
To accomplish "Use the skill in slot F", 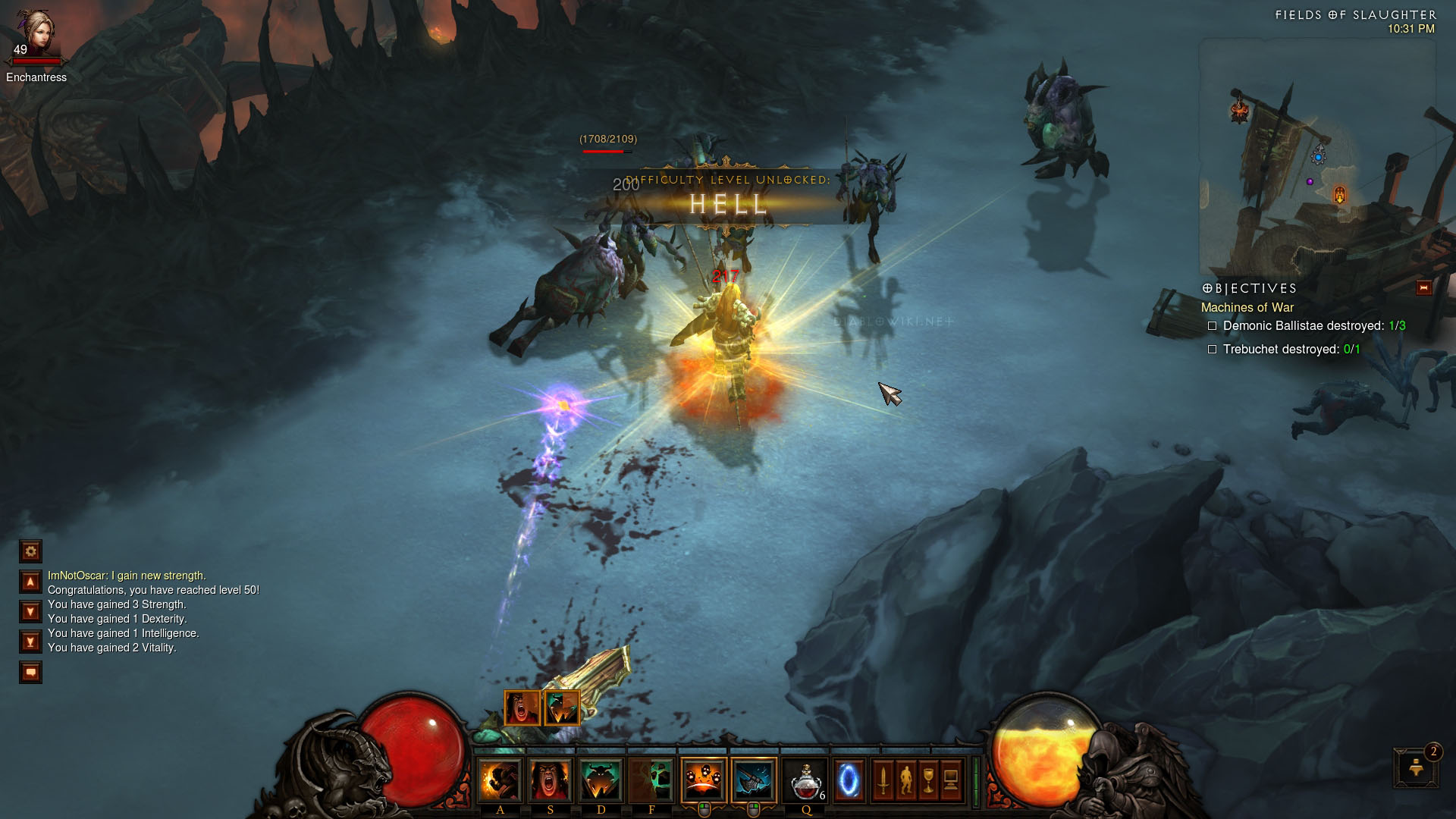I will [651, 780].
